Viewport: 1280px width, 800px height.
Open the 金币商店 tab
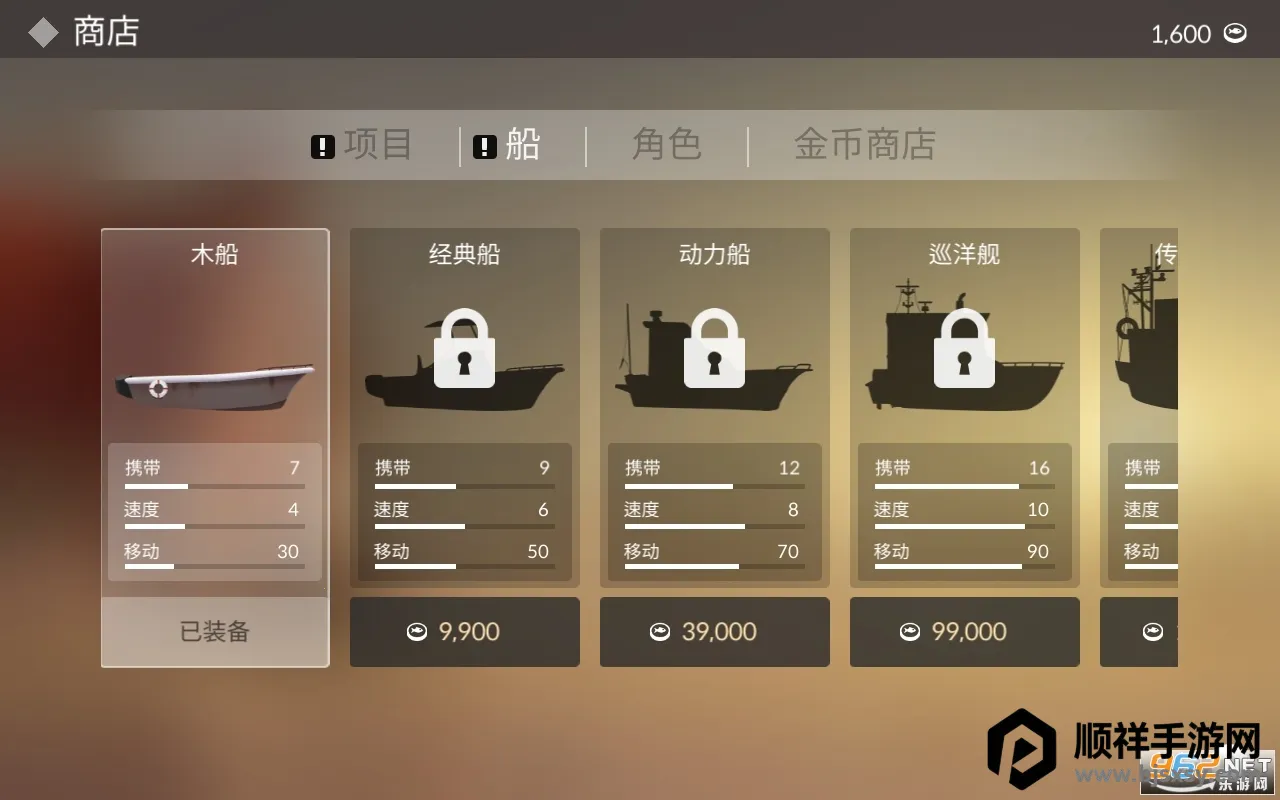tap(864, 145)
